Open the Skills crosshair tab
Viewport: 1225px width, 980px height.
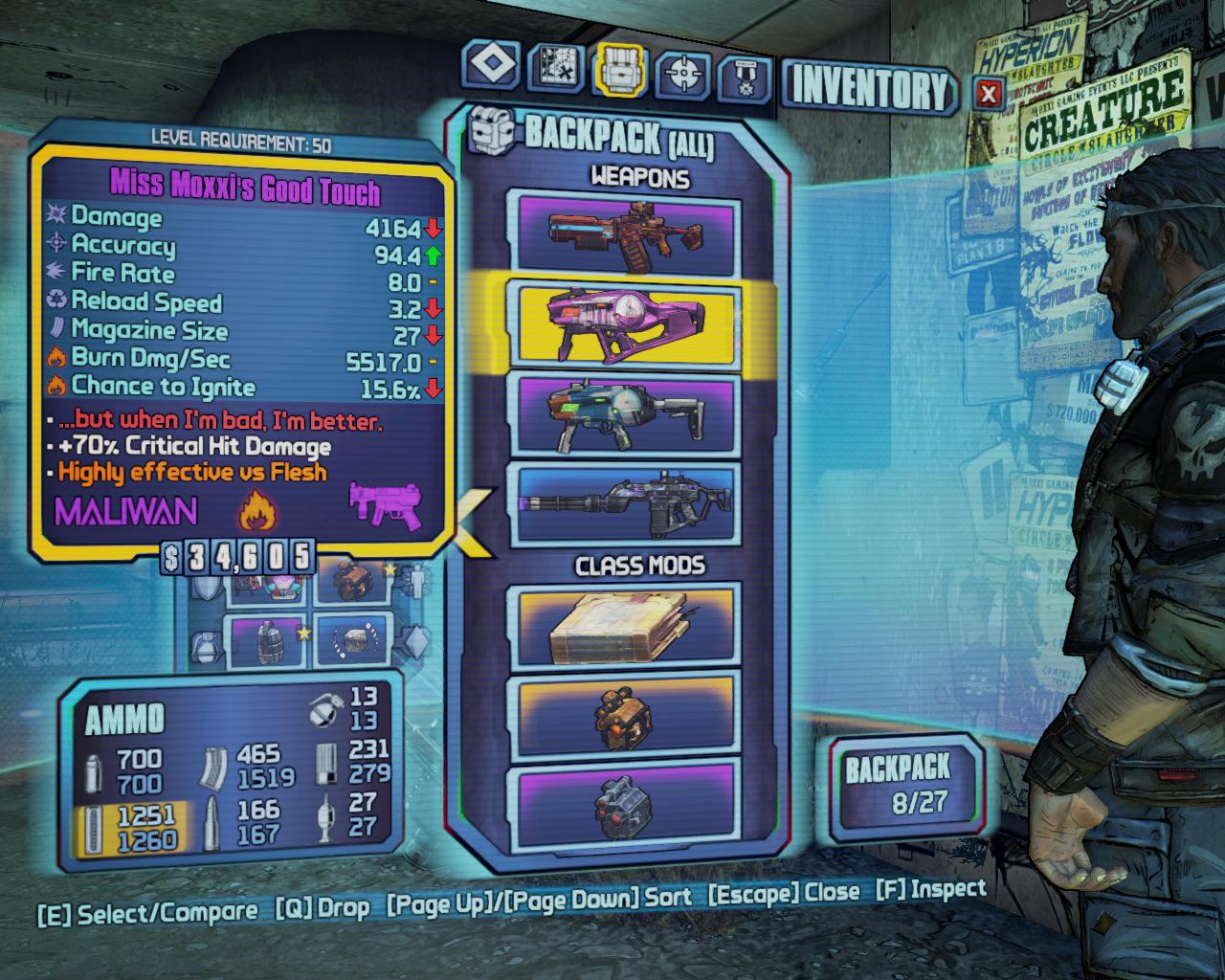pos(684,72)
